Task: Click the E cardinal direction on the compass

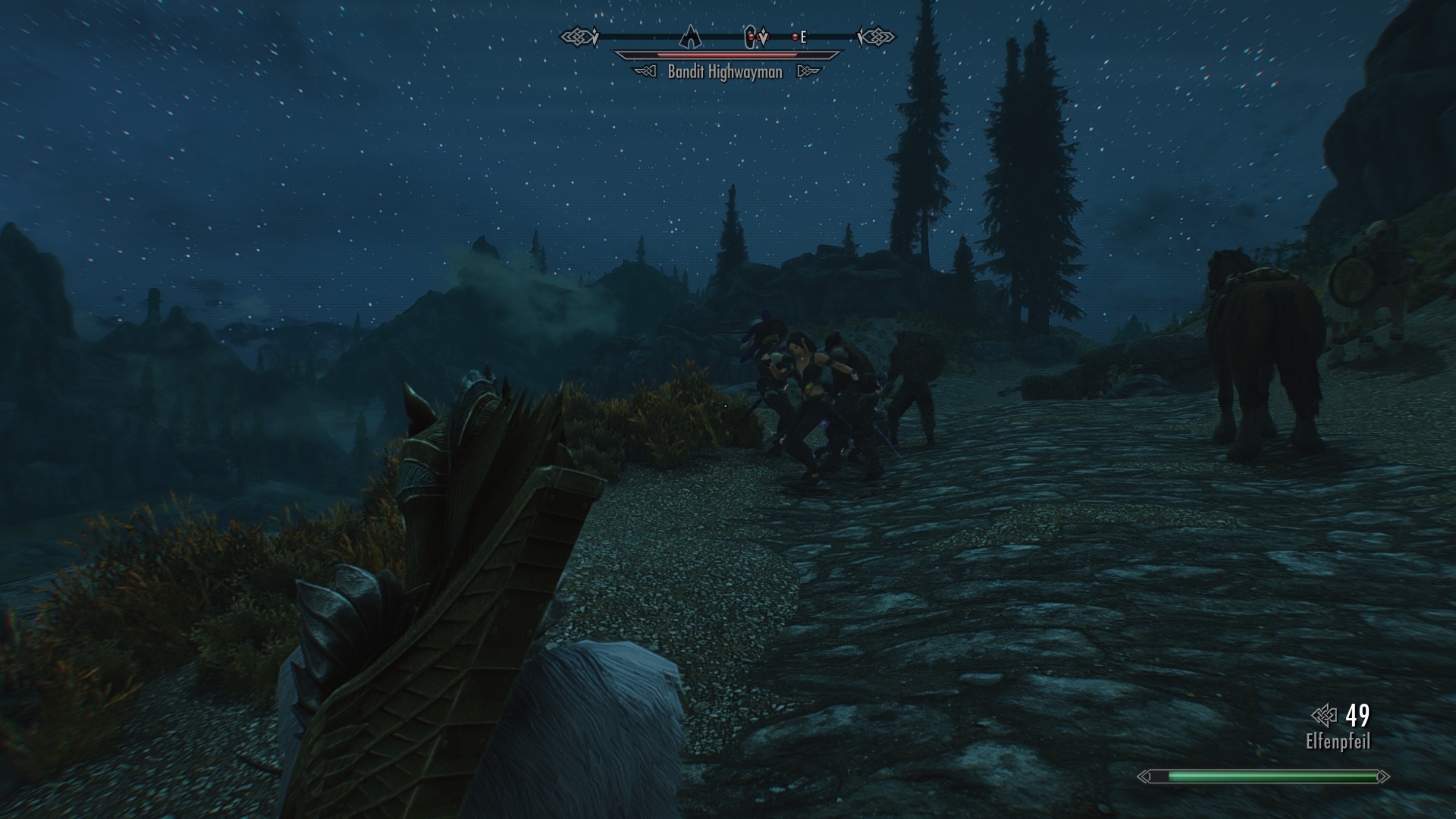Action: point(805,36)
